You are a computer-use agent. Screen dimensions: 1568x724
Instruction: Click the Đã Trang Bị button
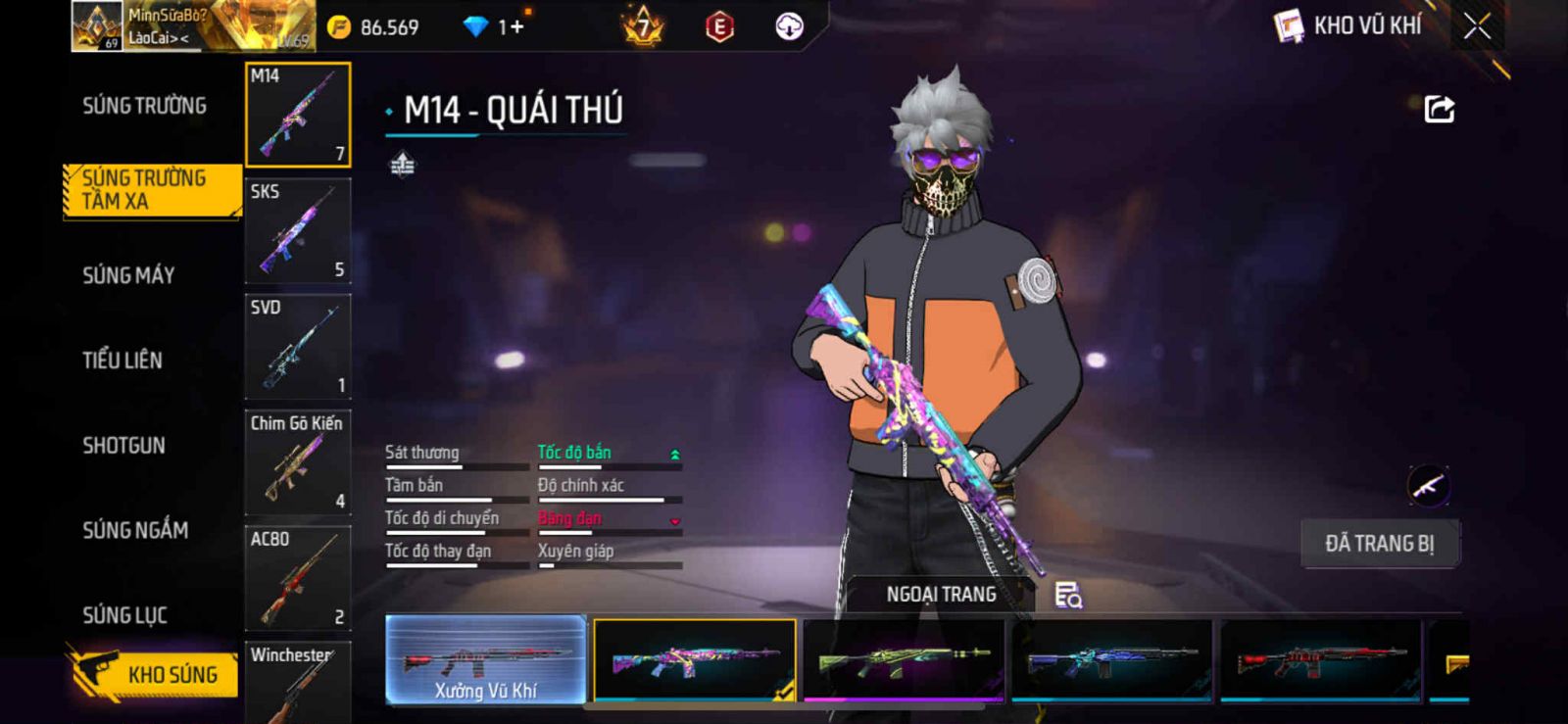pos(1379,544)
